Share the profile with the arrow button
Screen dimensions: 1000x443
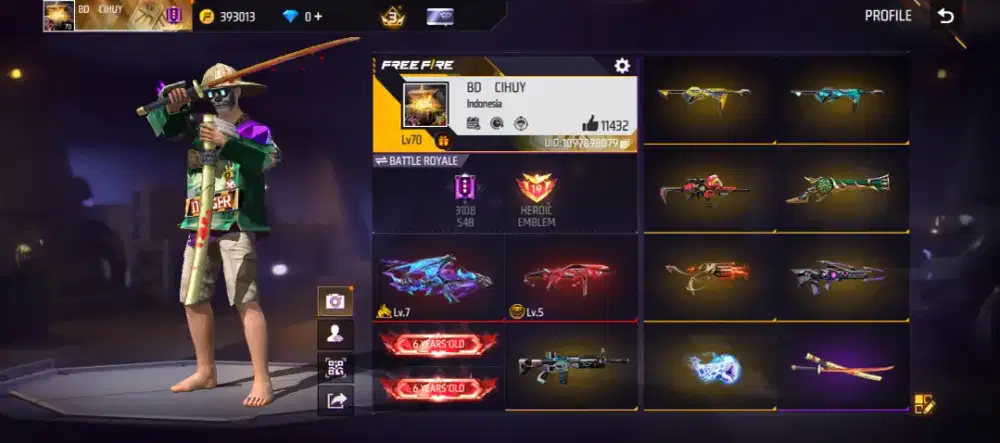click(x=334, y=401)
